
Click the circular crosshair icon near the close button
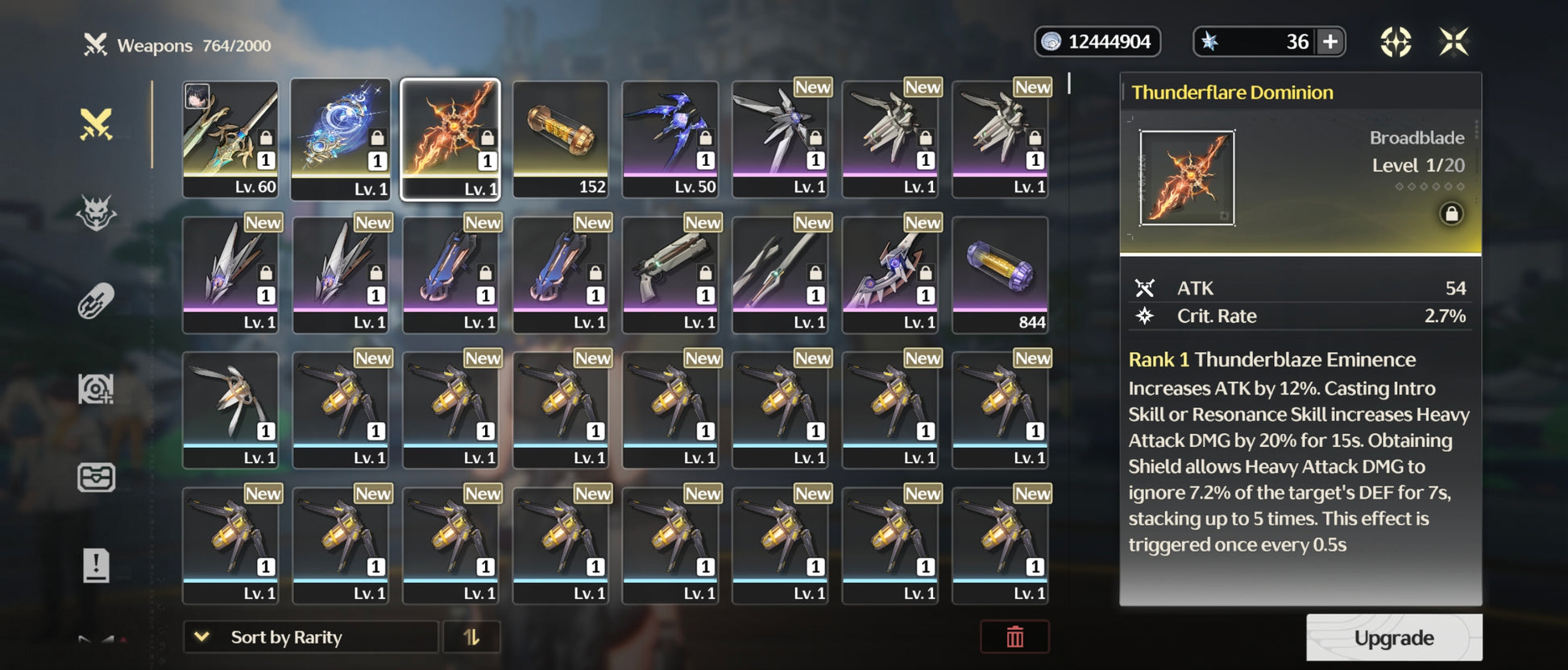(x=1396, y=42)
